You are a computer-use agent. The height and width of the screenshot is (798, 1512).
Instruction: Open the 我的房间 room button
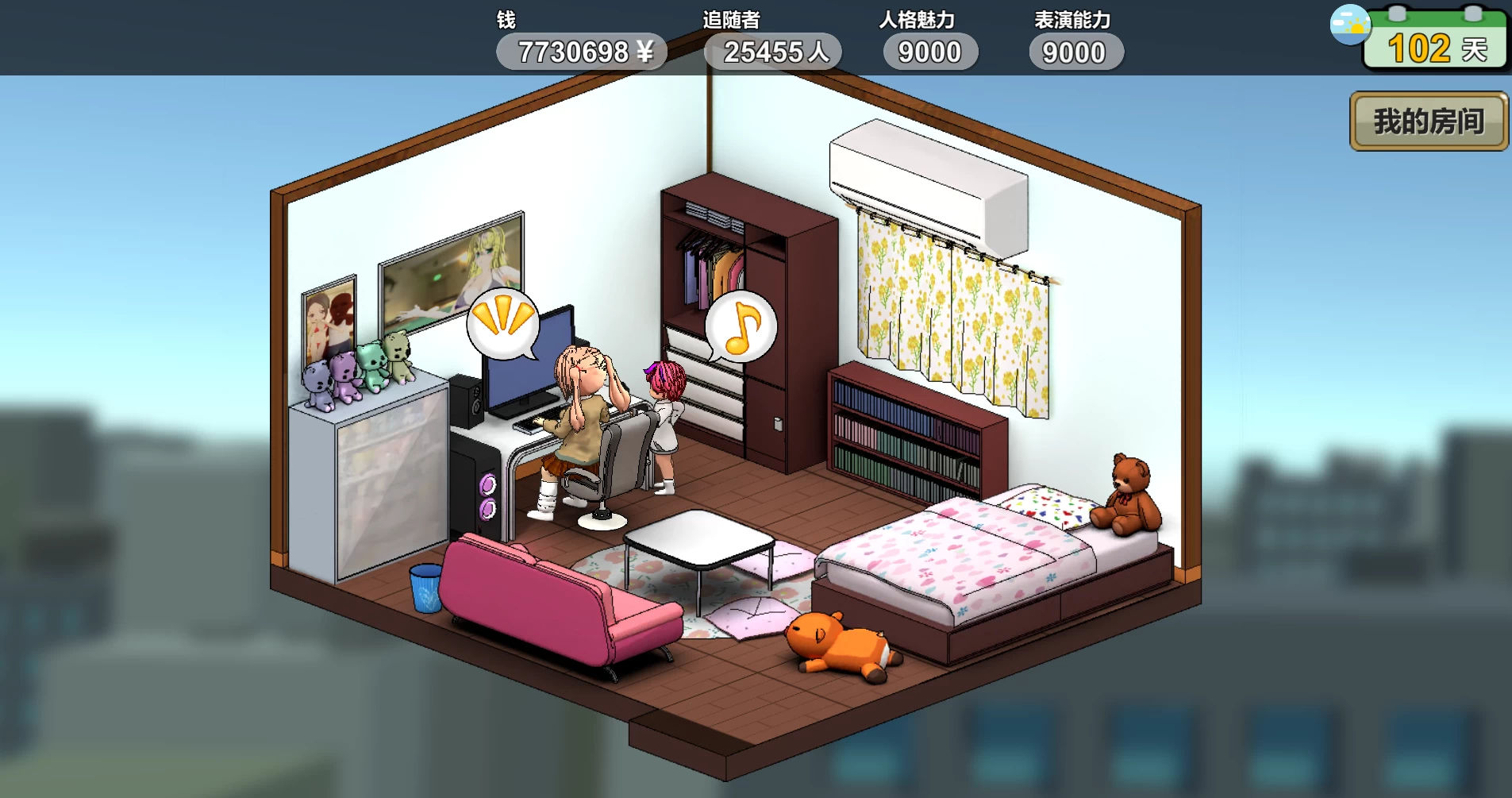pyautogui.click(x=1428, y=121)
